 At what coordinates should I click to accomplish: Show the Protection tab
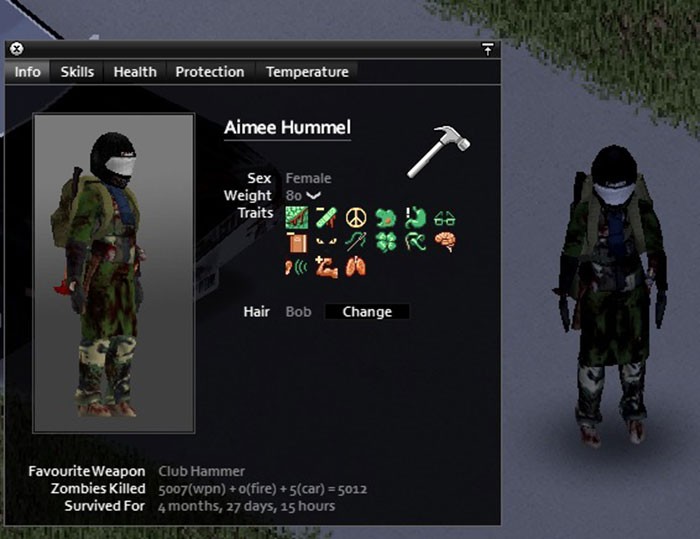pyautogui.click(x=209, y=72)
